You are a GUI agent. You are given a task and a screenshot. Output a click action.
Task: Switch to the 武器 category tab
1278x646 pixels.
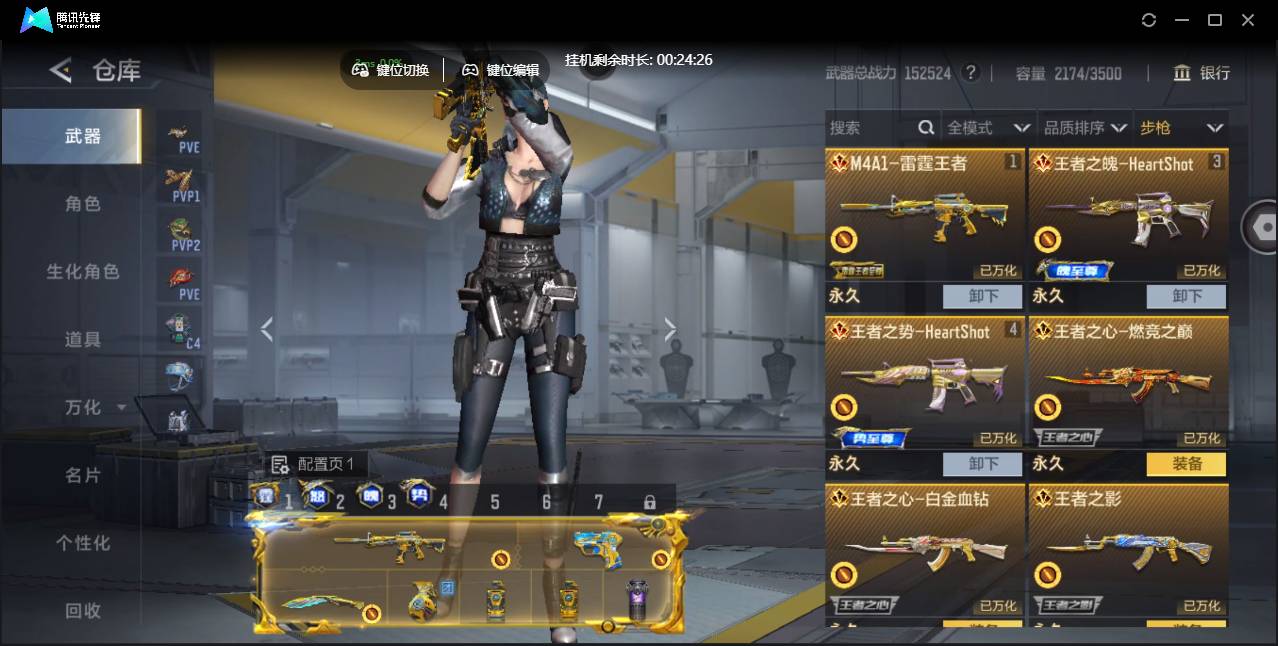82,136
